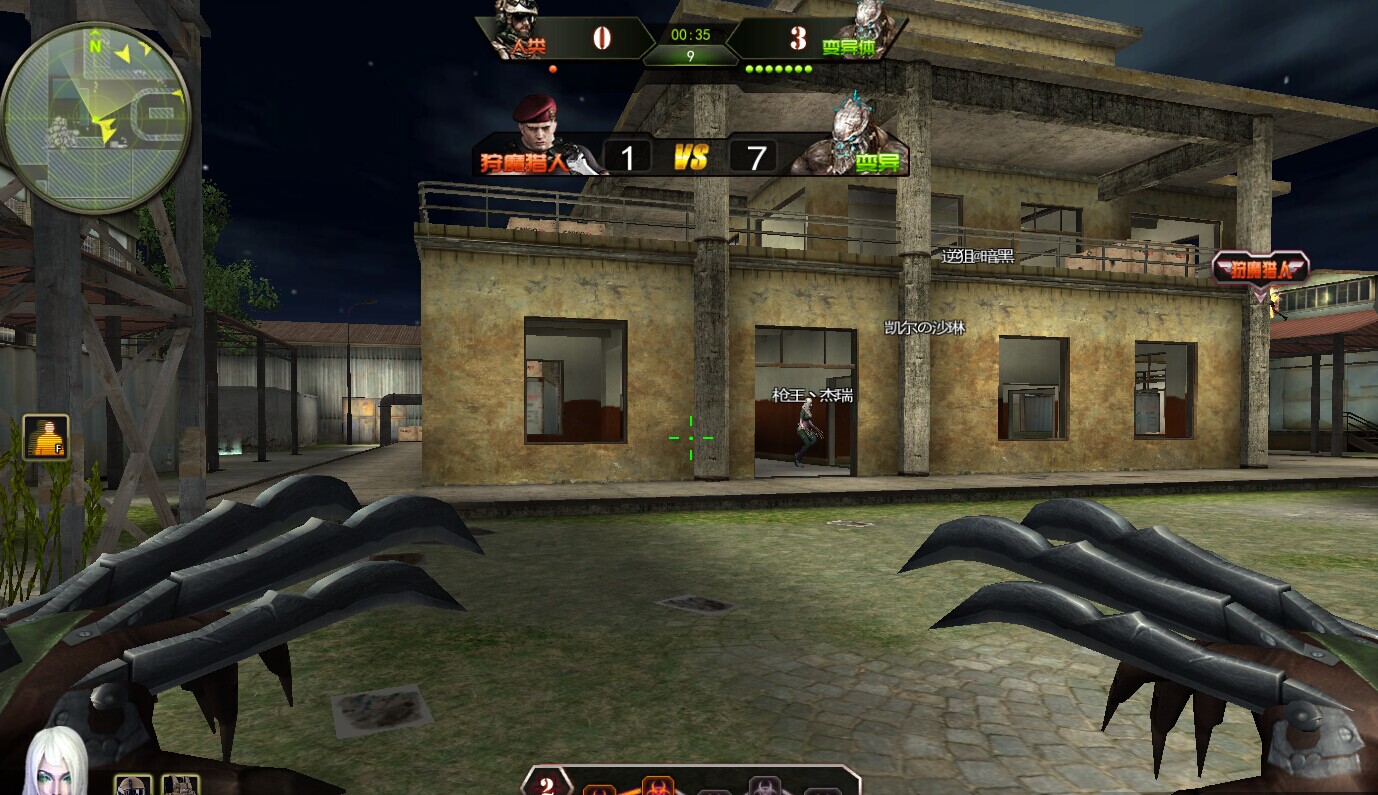The image size is (1378, 795).
Task: Select the body armor vest icon
Action: [181, 785]
